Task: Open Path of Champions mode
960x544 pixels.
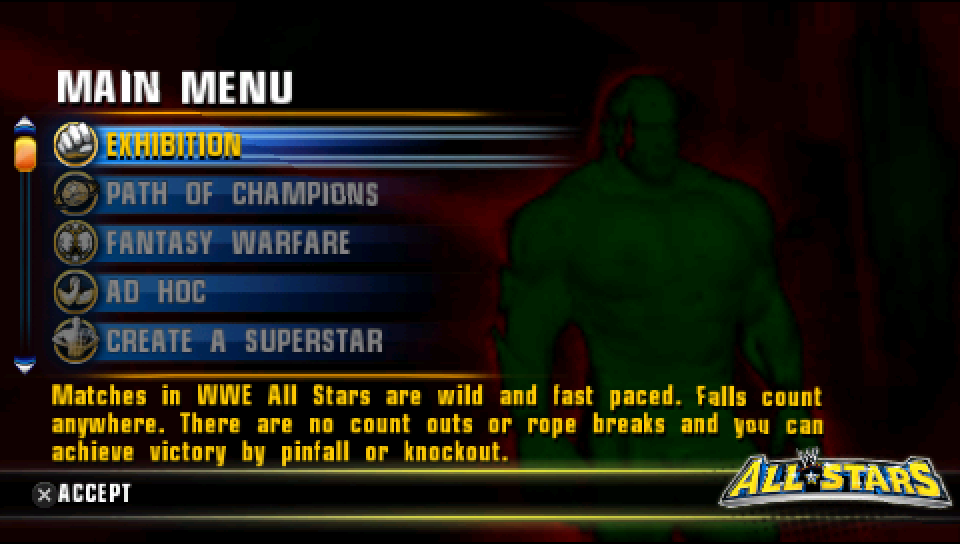Action: pyautogui.click(x=242, y=194)
